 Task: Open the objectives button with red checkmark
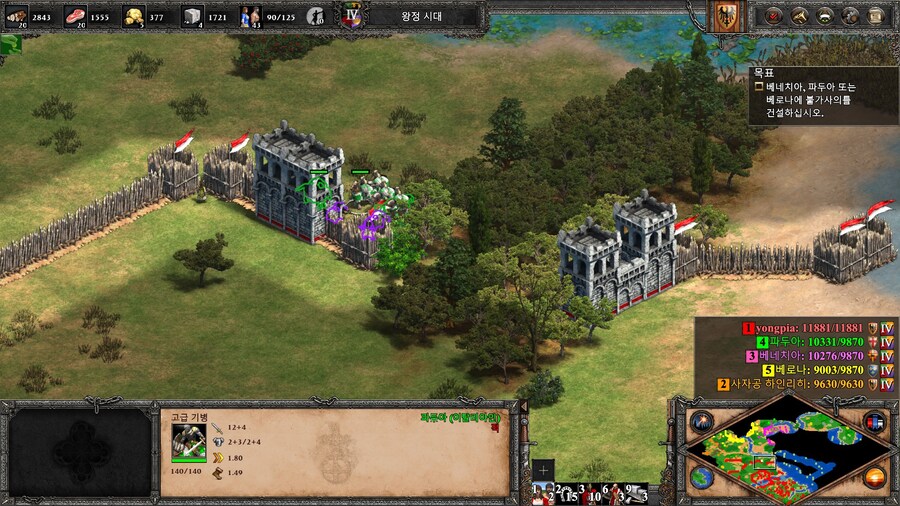[x=773, y=15]
